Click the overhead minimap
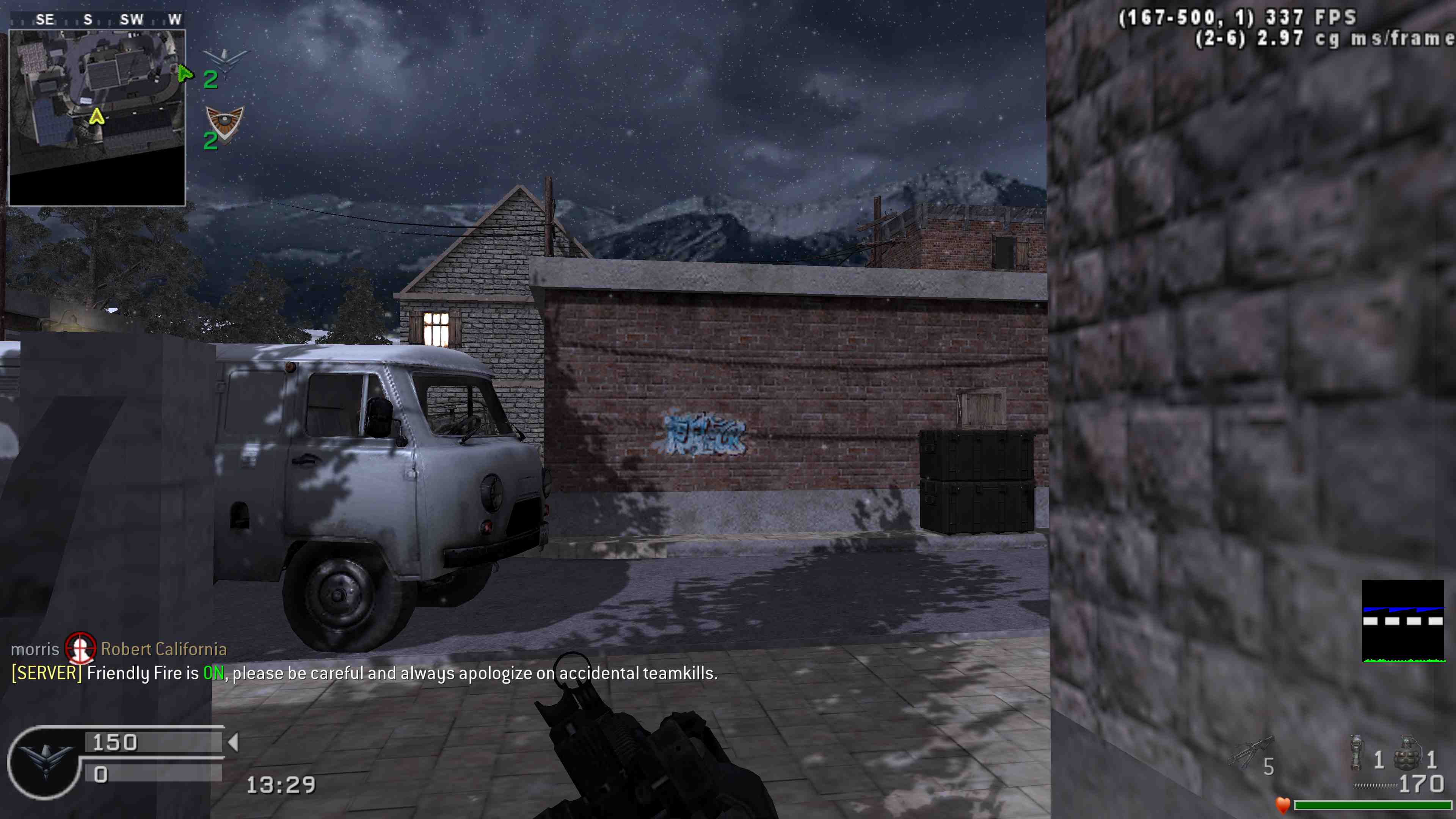The image size is (1456, 819). (x=97, y=118)
